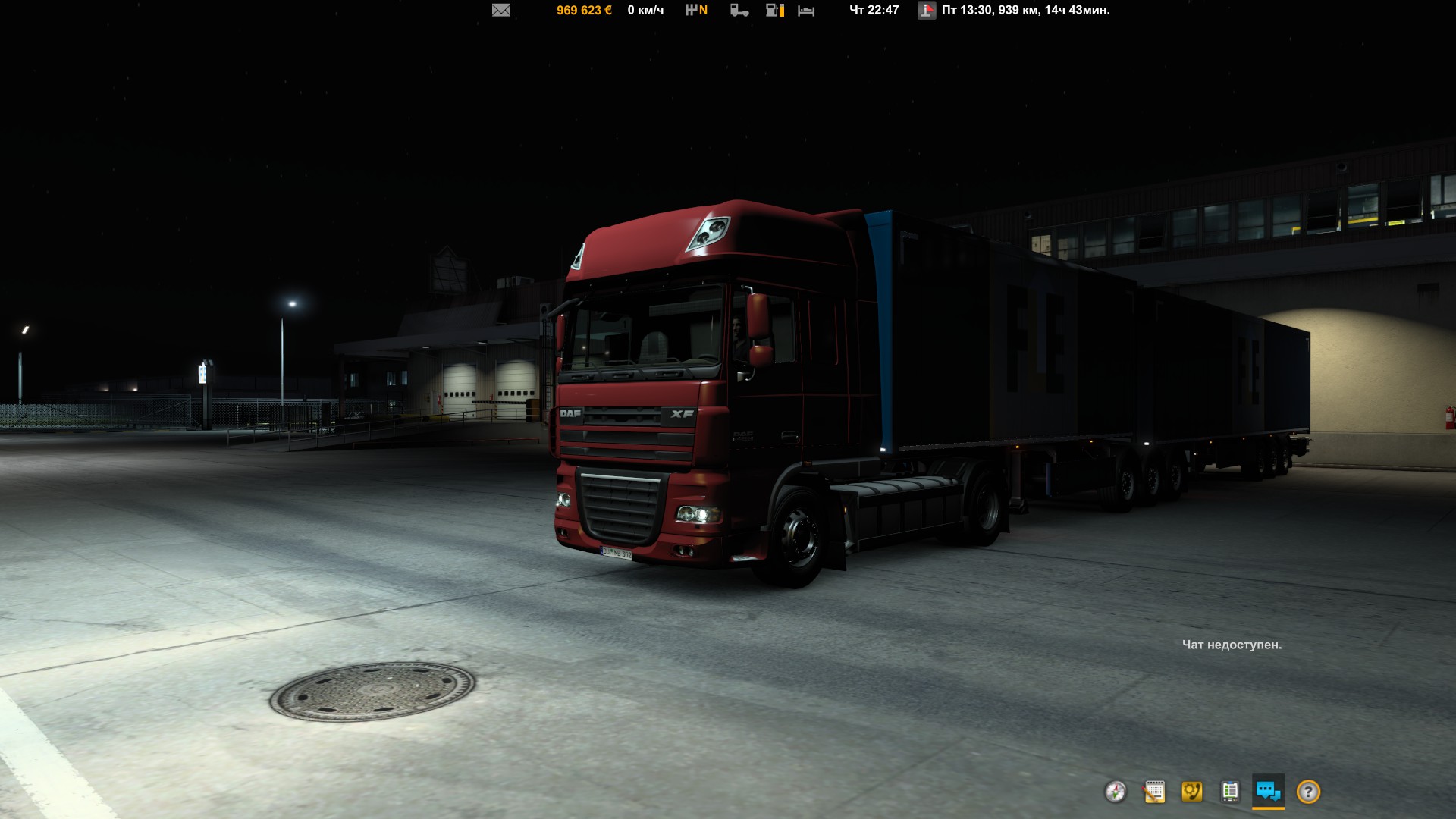The height and width of the screenshot is (819, 1456).
Task: Toggle the blue chat bubbles tab
Action: 1268,792
